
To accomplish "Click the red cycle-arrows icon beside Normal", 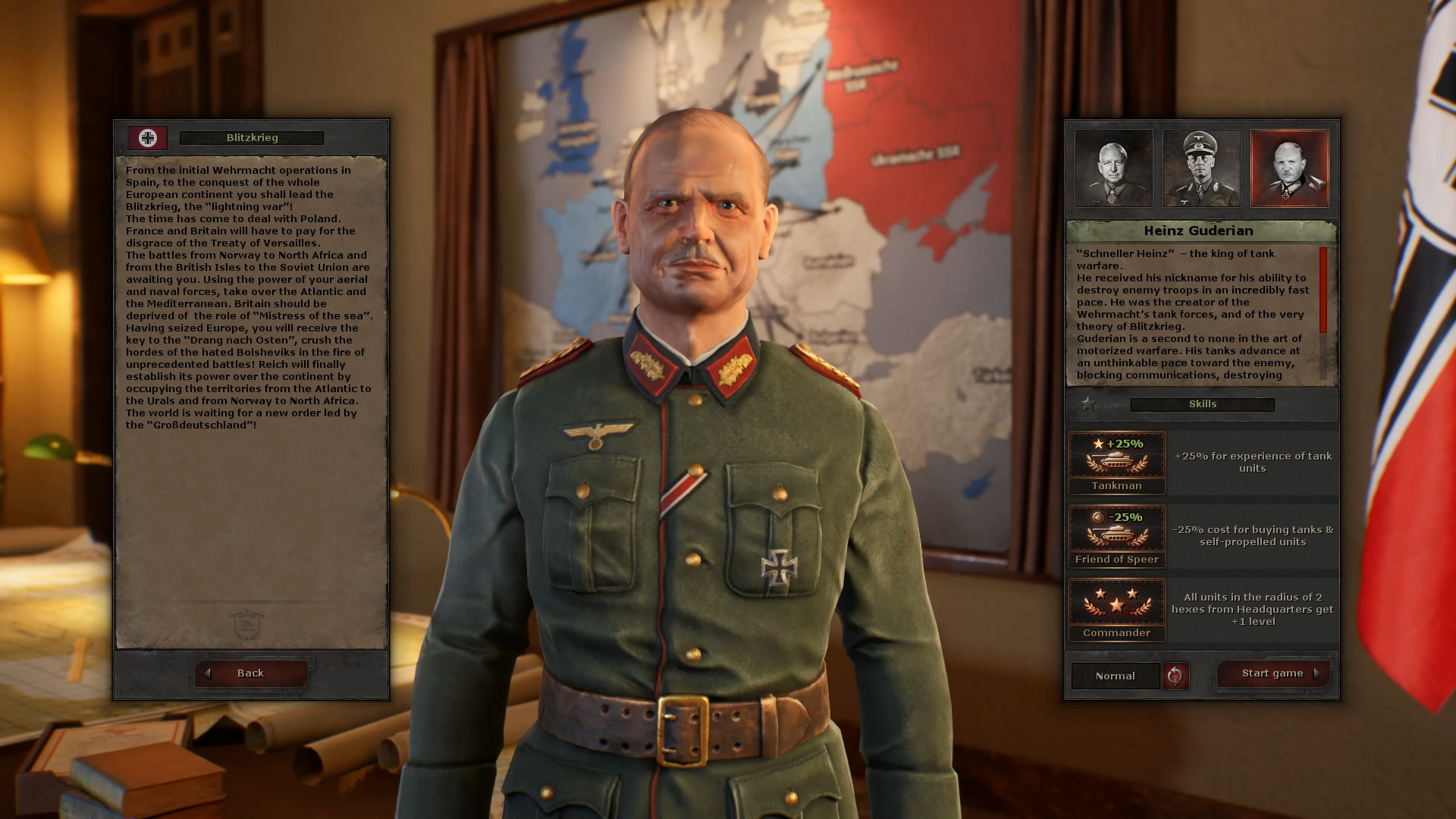I will click(1176, 676).
